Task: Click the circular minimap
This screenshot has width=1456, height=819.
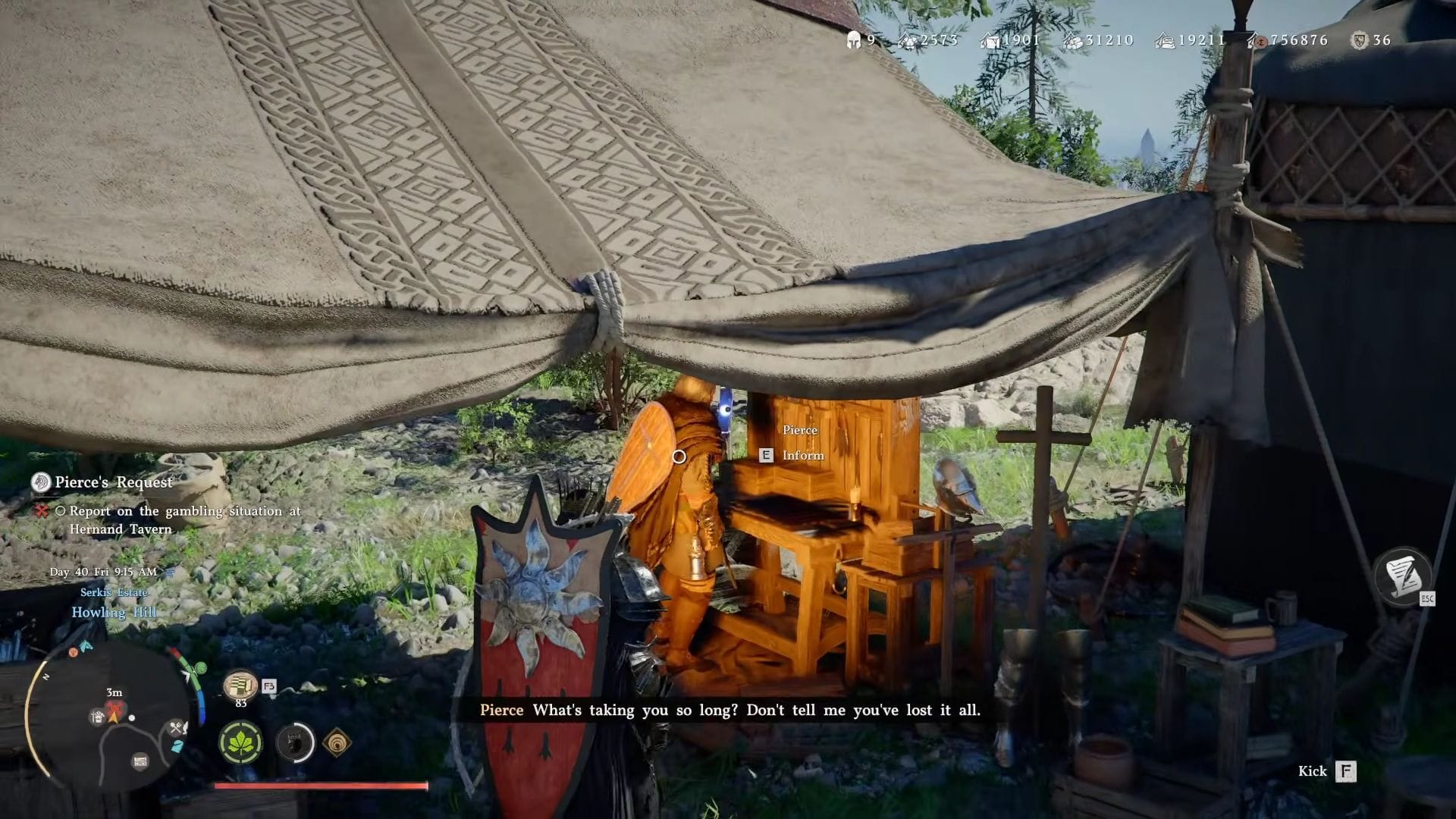Action: tap(114, 720)
